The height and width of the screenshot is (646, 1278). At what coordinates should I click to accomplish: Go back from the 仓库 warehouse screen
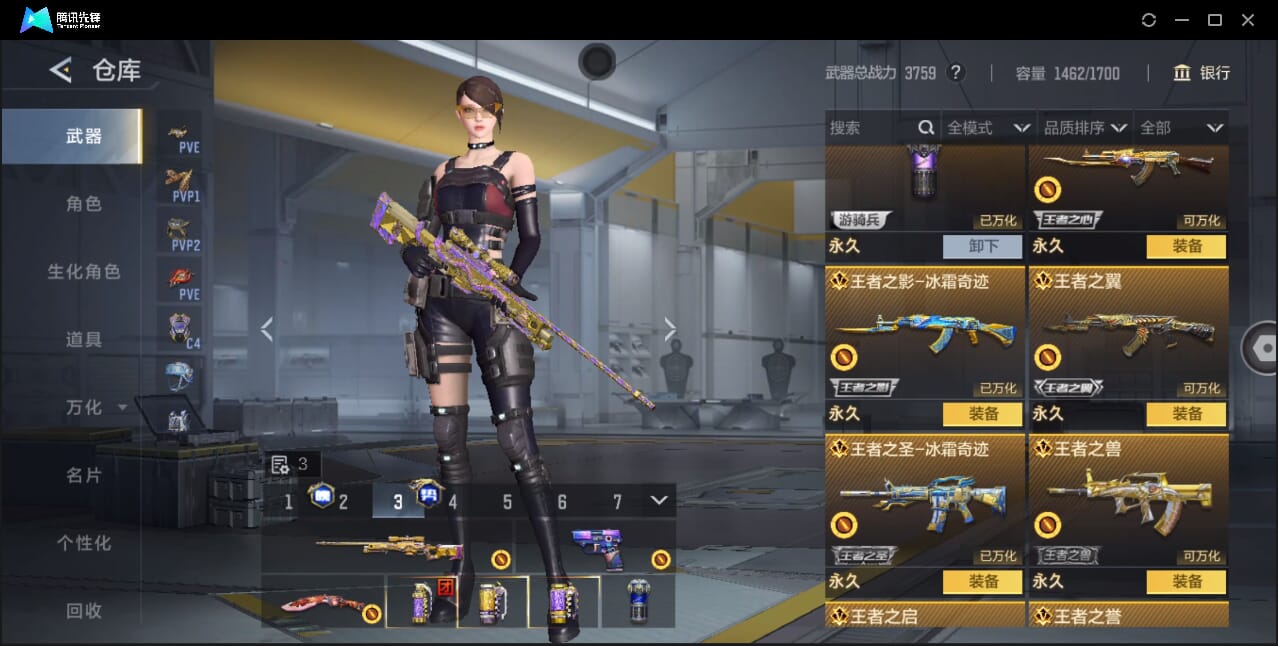(x=61, y=70)
